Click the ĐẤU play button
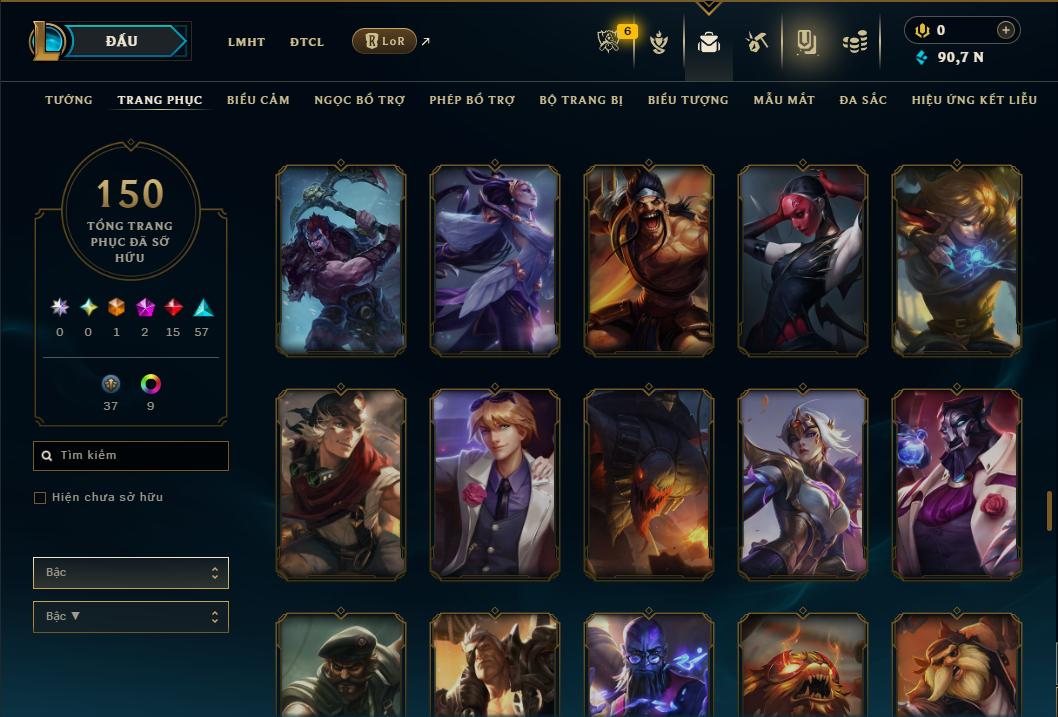Screen dimensions: 1058x717 pos(122,41)
